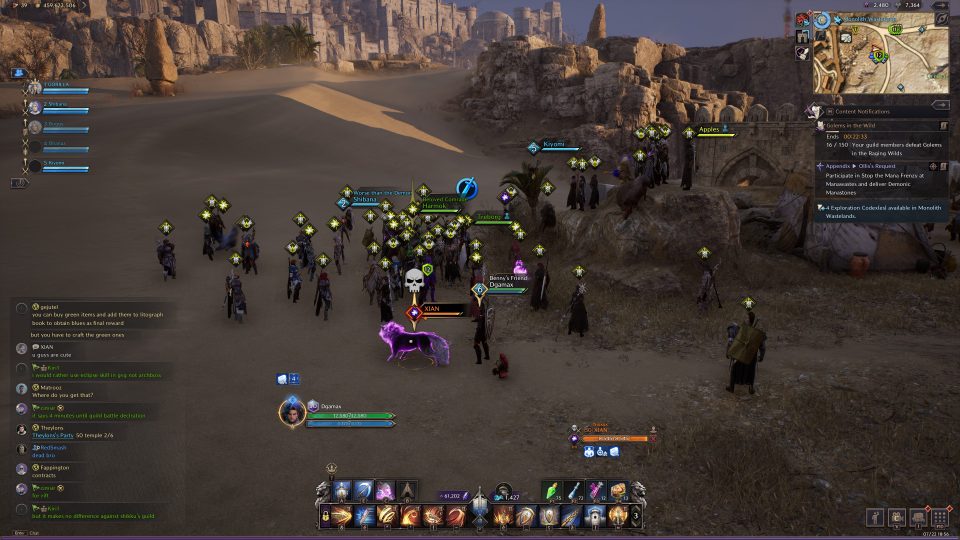Use the green potion consumable slot
Viewport: 960px width, 540px height.
tap(553, 490)
